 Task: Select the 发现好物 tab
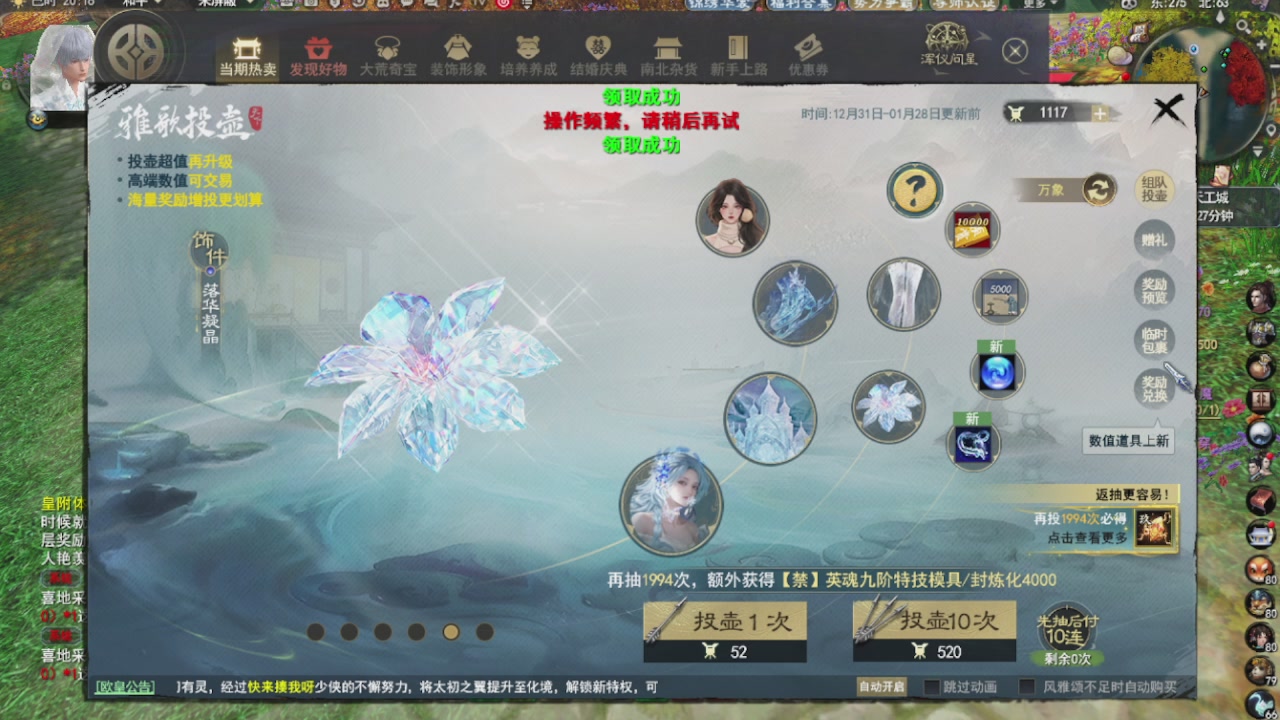tap(319, 55)
